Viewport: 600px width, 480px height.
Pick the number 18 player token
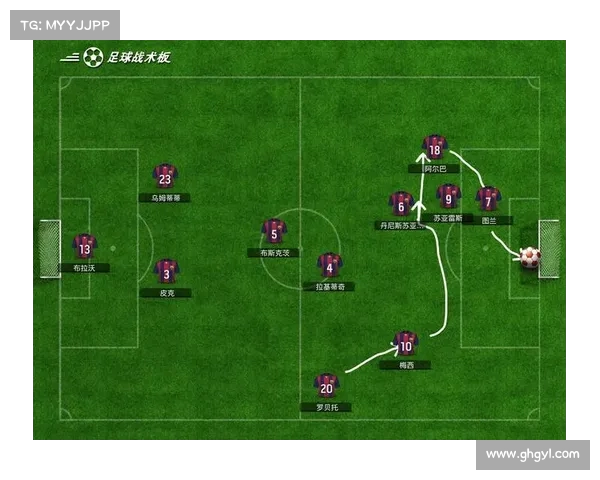434,148
